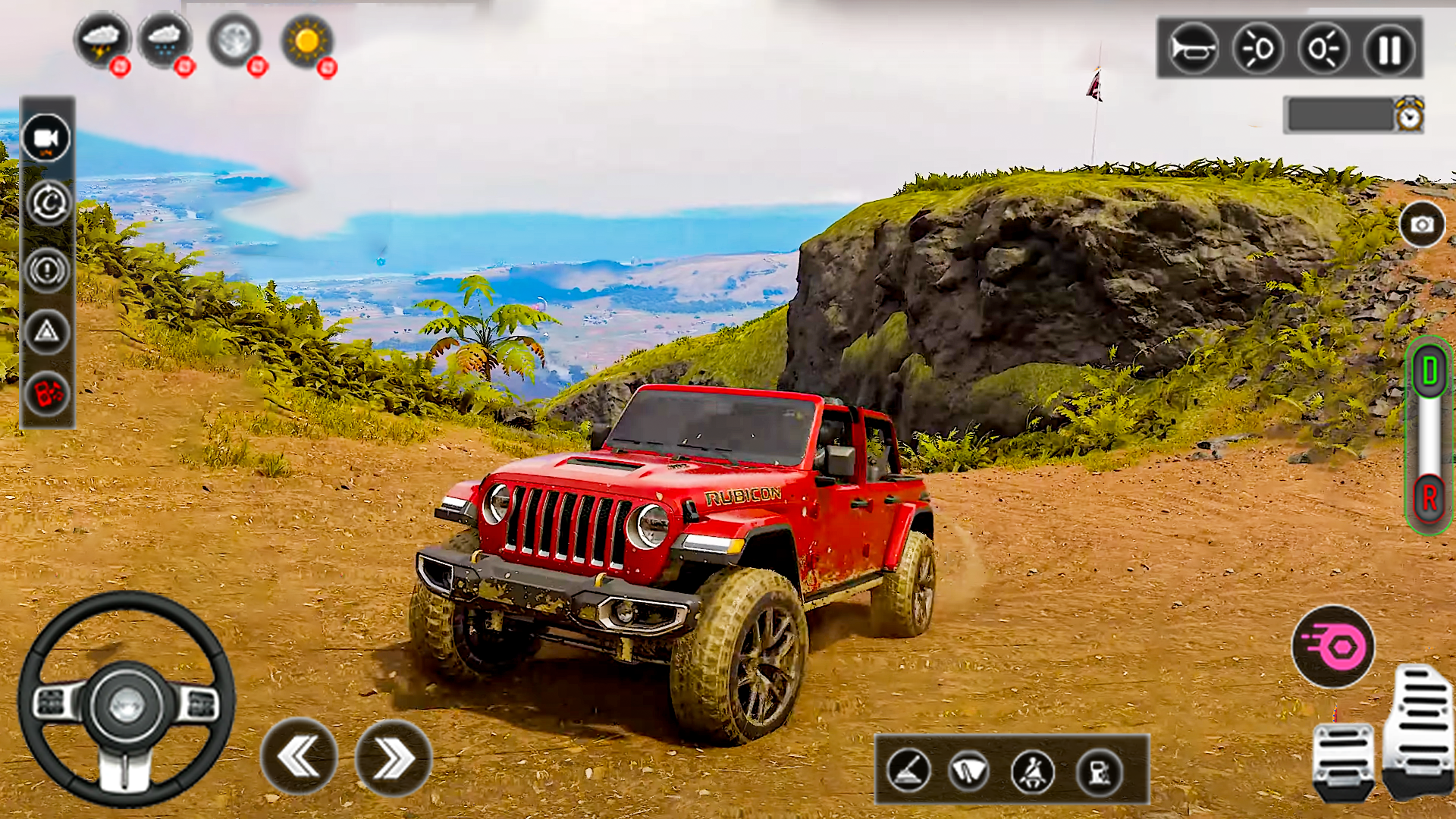1456x819 pixels.
Task: Choose sunny weather
Action: click(306, 41)
